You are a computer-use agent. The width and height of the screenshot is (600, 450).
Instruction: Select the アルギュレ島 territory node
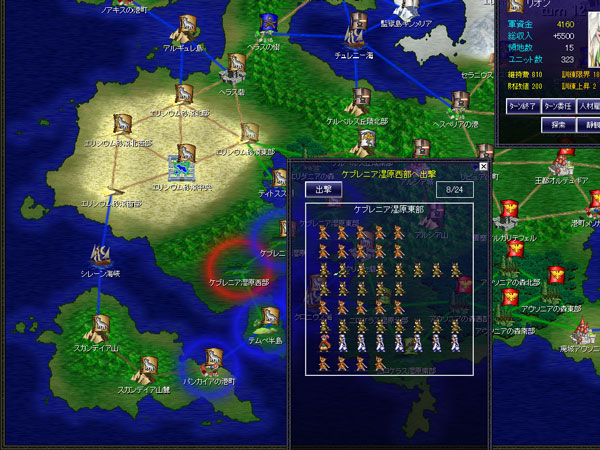pos(184,27)
